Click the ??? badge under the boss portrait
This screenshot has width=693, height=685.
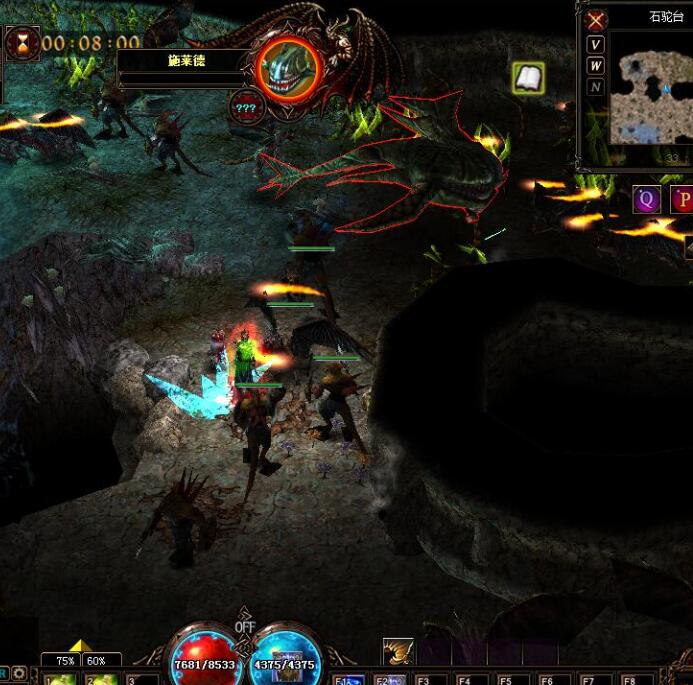(x=245, y=106)
